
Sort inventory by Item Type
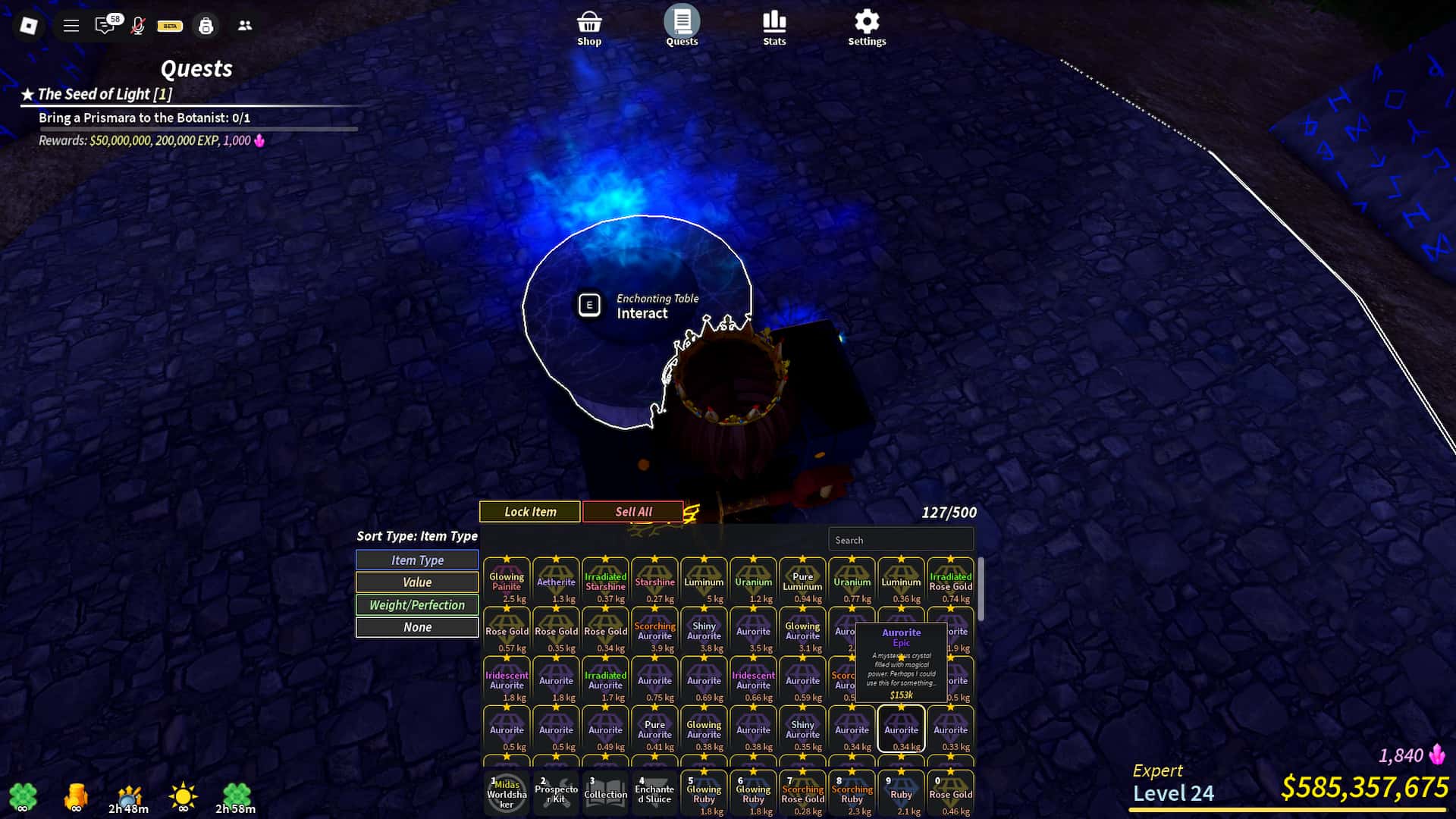tap(417, 560)
